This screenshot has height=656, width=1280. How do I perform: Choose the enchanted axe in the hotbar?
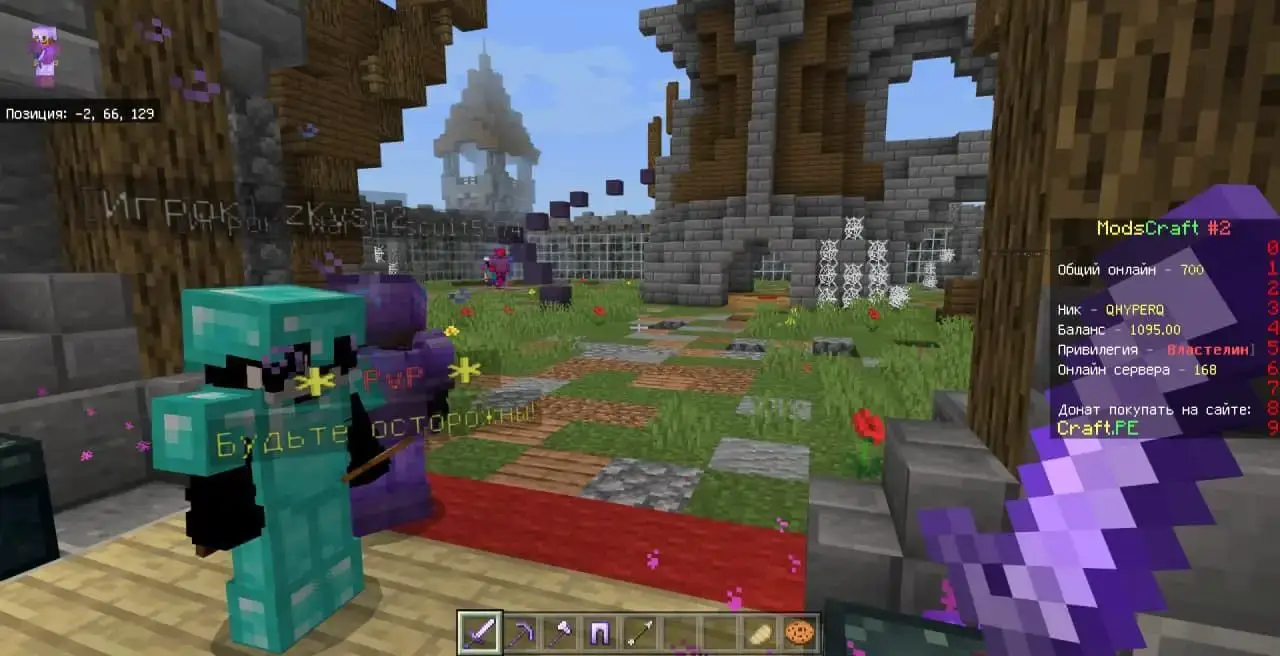click(x=559, y=633)
